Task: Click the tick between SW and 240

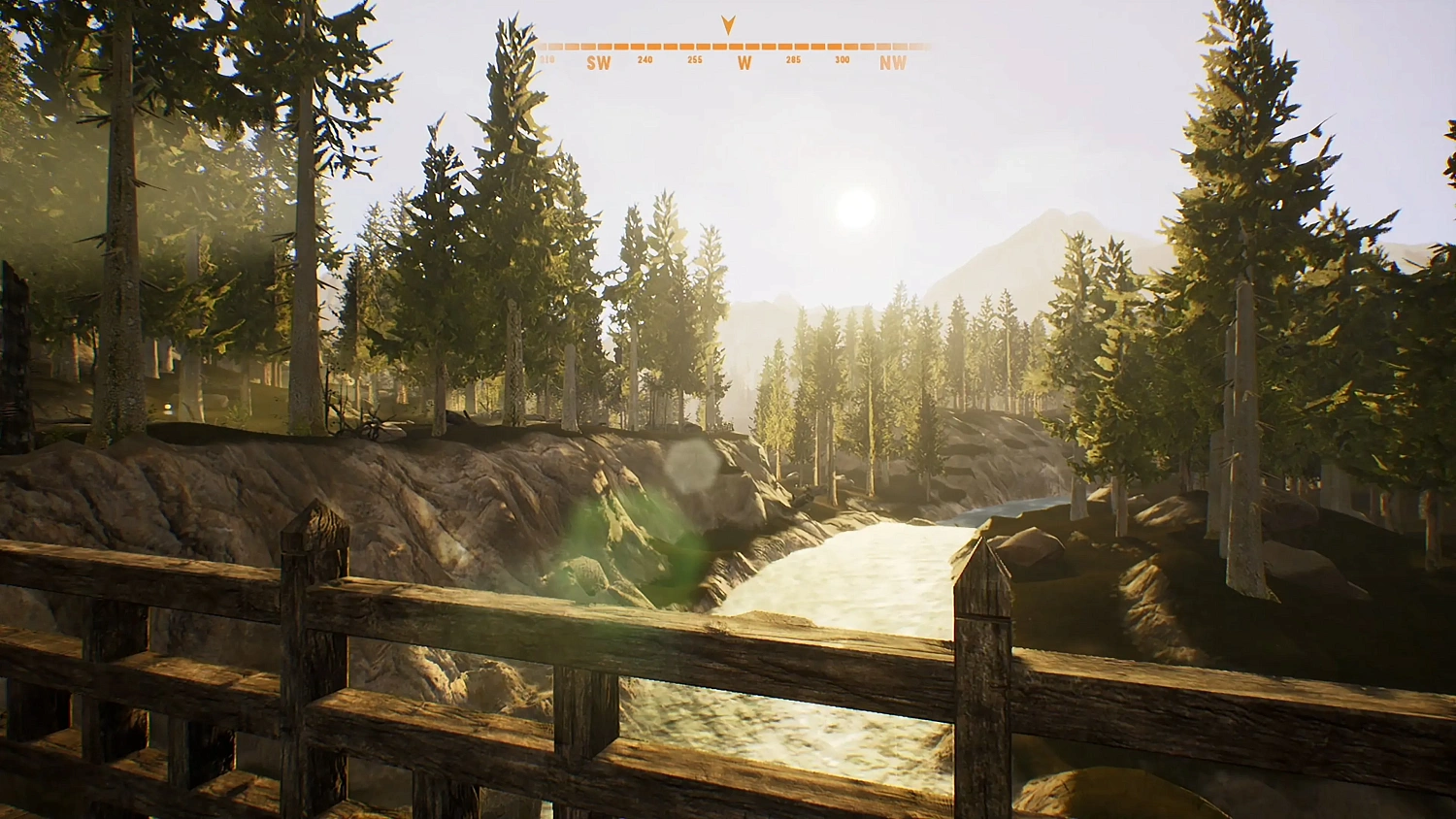Action: click(621, 44)
